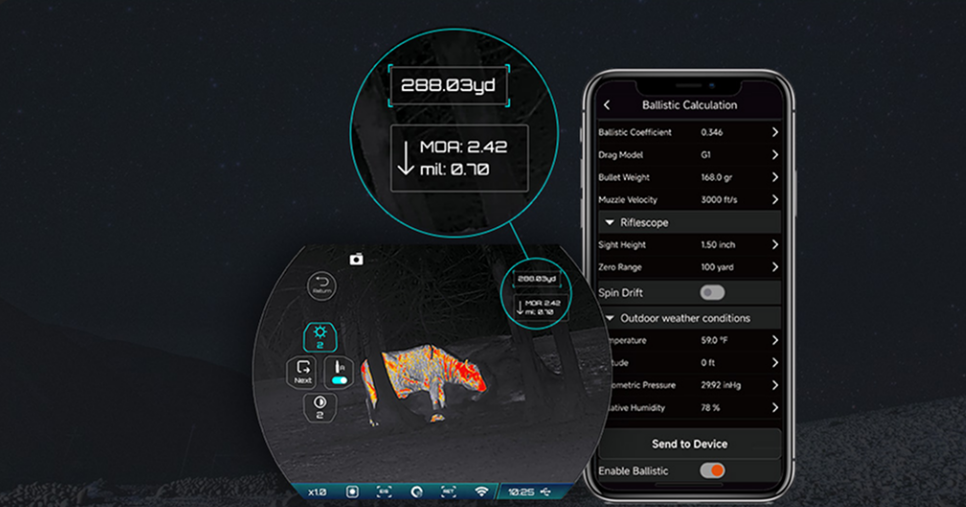Toggle the Enable Ballistic switch

pos(712,470)
